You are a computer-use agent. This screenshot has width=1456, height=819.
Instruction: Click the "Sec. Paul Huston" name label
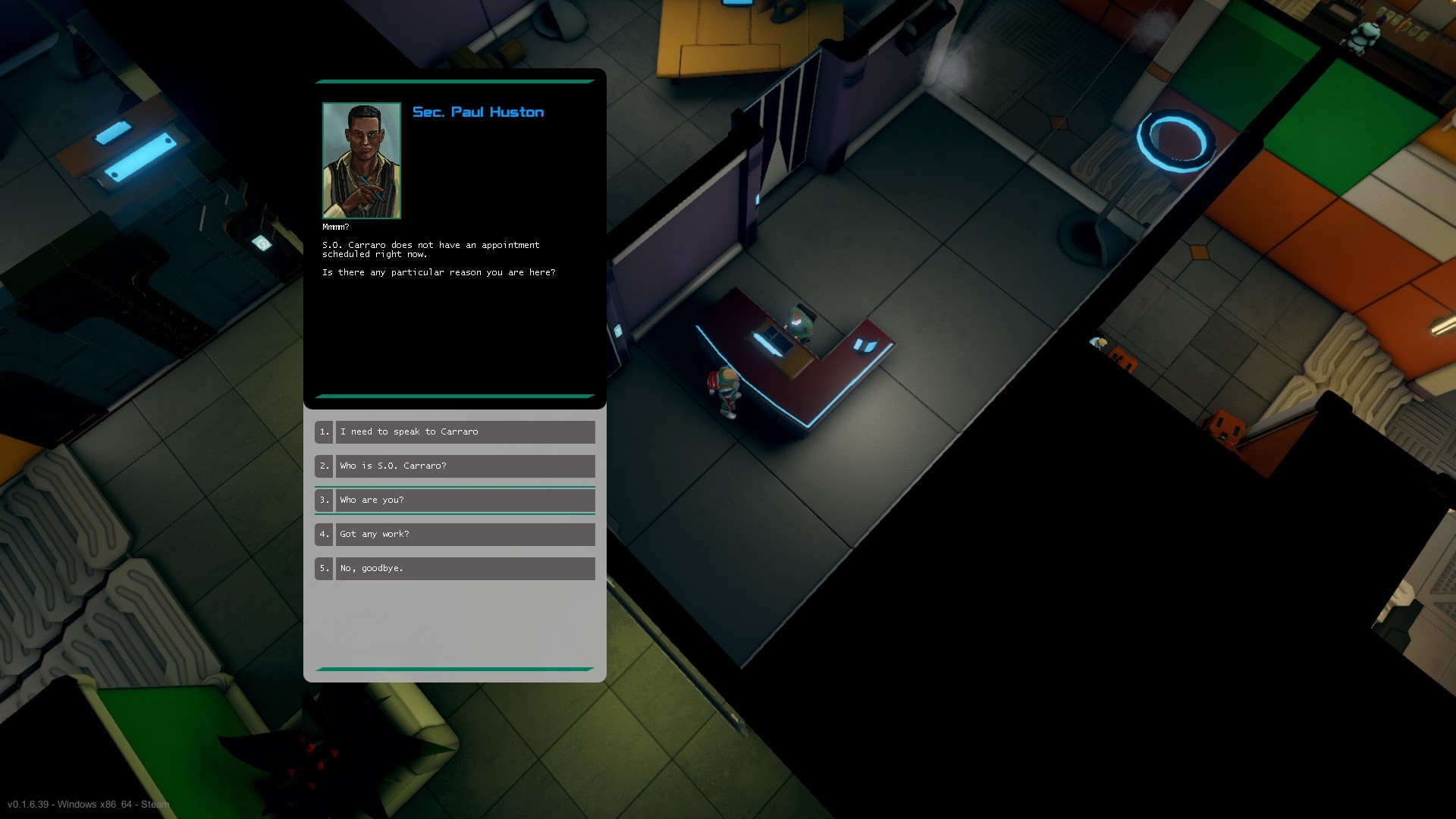click(478, 111)
